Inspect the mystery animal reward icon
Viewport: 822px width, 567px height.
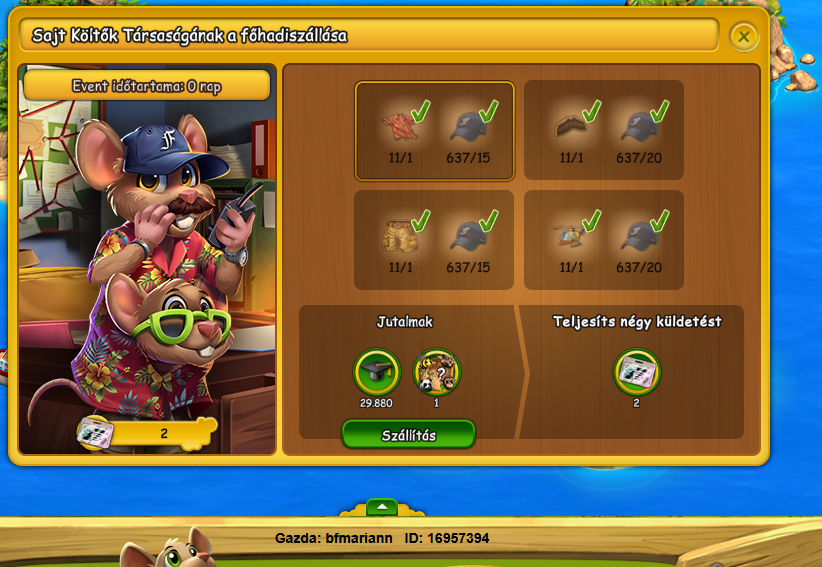(x=436, y=372)
